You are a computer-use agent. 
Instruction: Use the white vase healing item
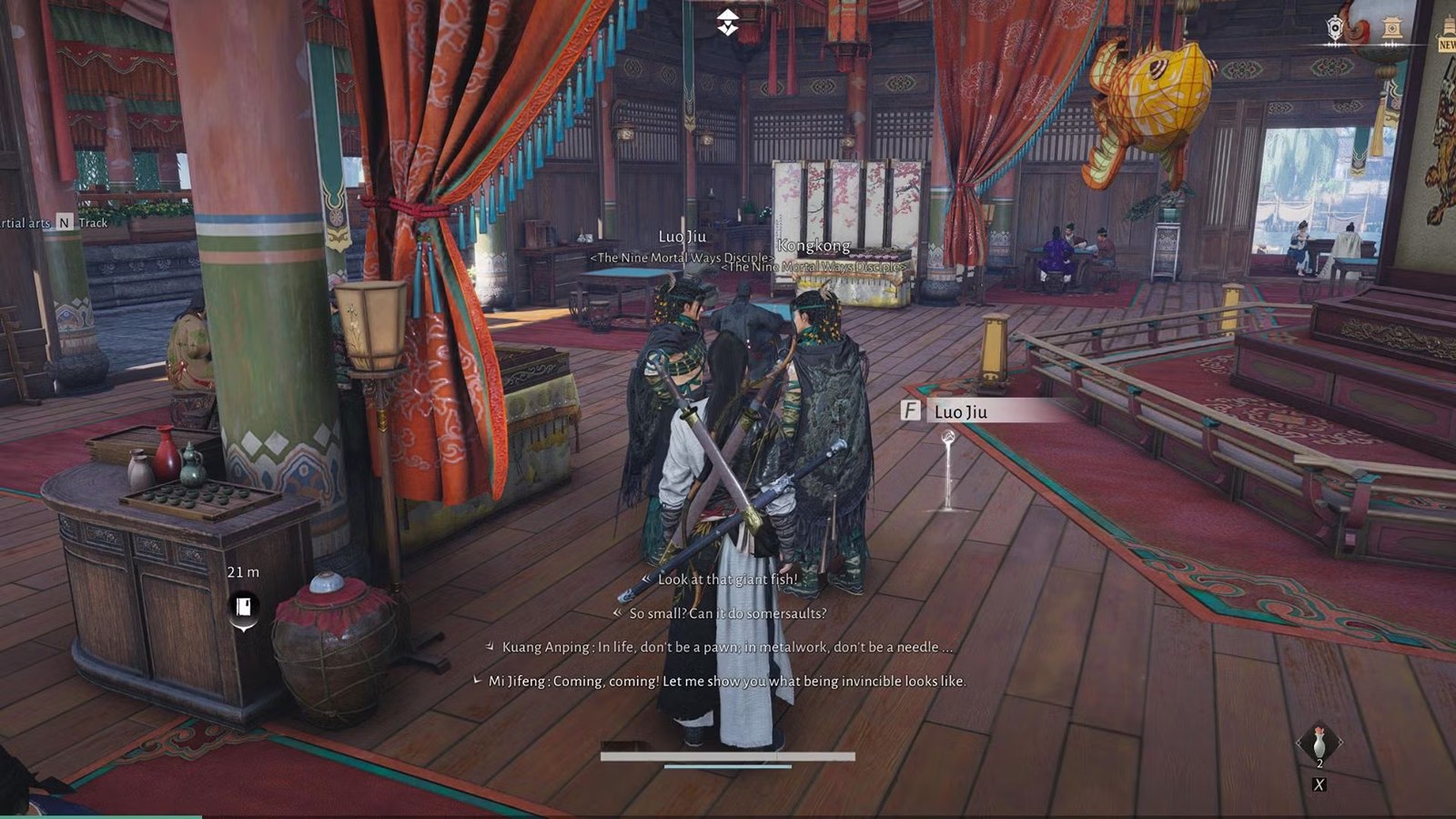(1319, 743)
